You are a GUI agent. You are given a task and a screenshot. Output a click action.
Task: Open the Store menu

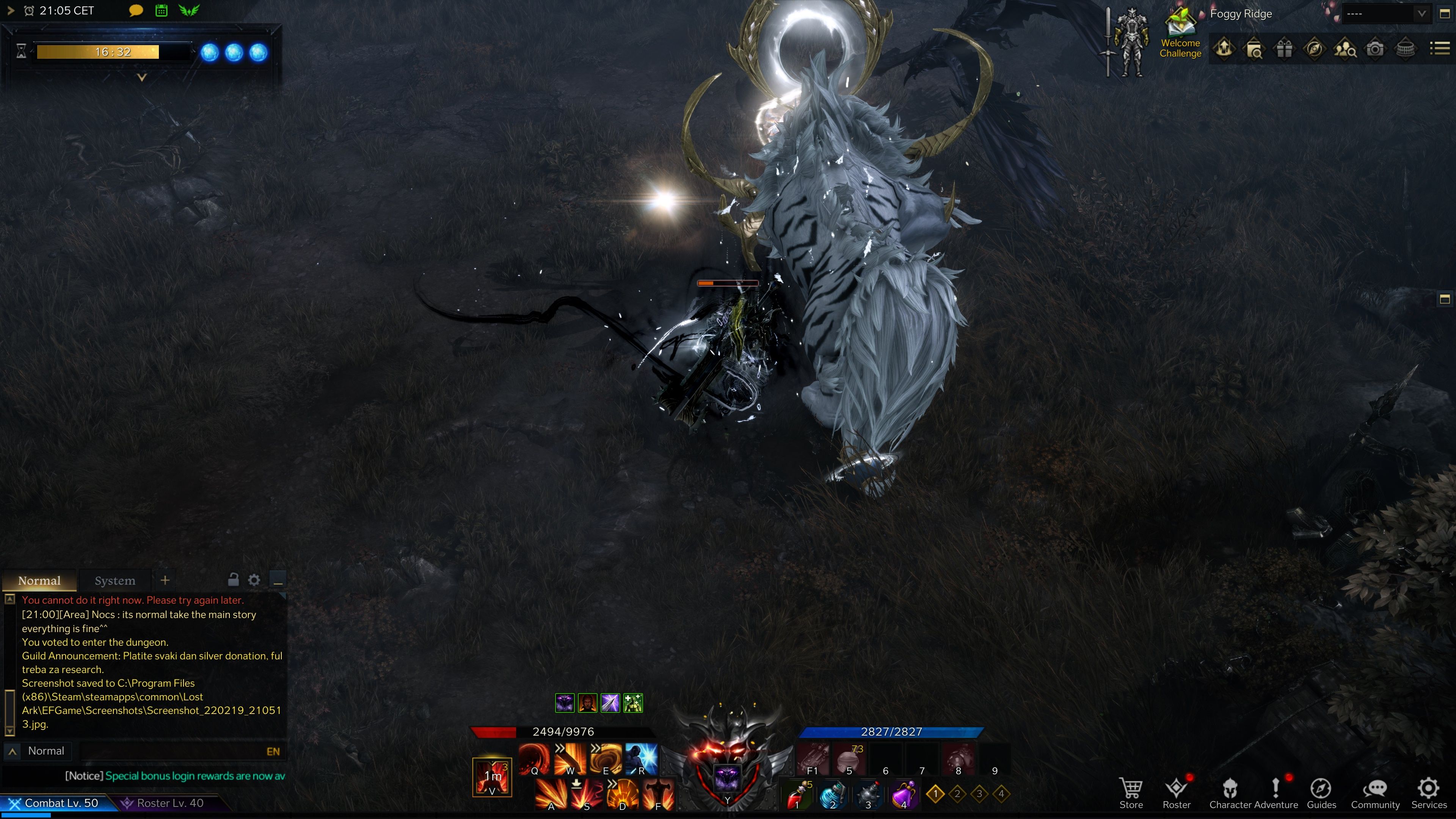[x=1130, y=793]
